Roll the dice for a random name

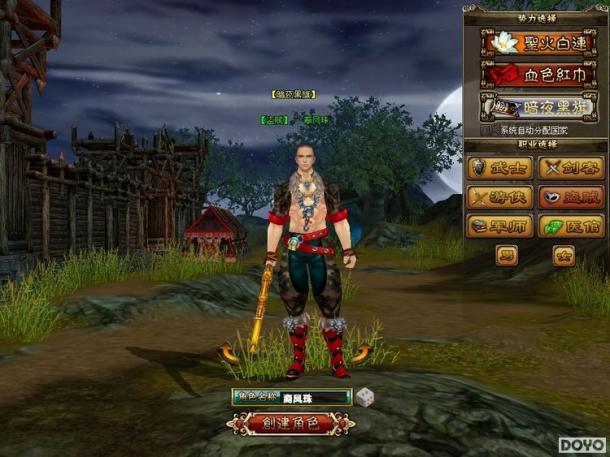365,396
